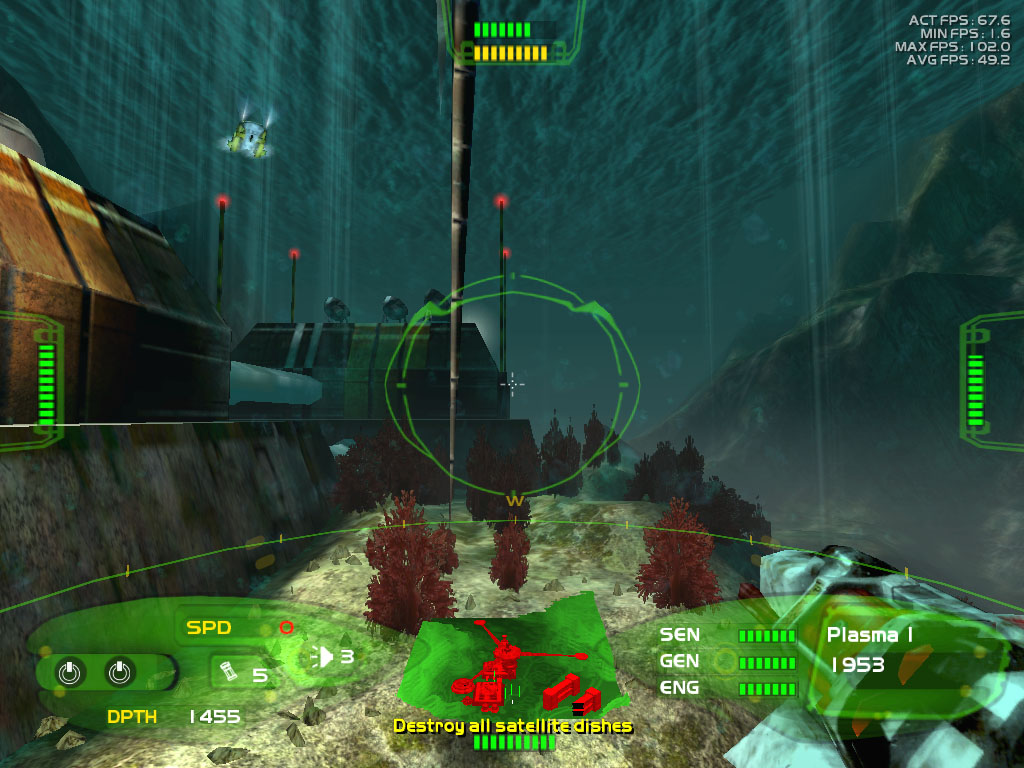Click the 'Destroy all satellite dishes' objective
The image size is (1024, 768).
512,726
